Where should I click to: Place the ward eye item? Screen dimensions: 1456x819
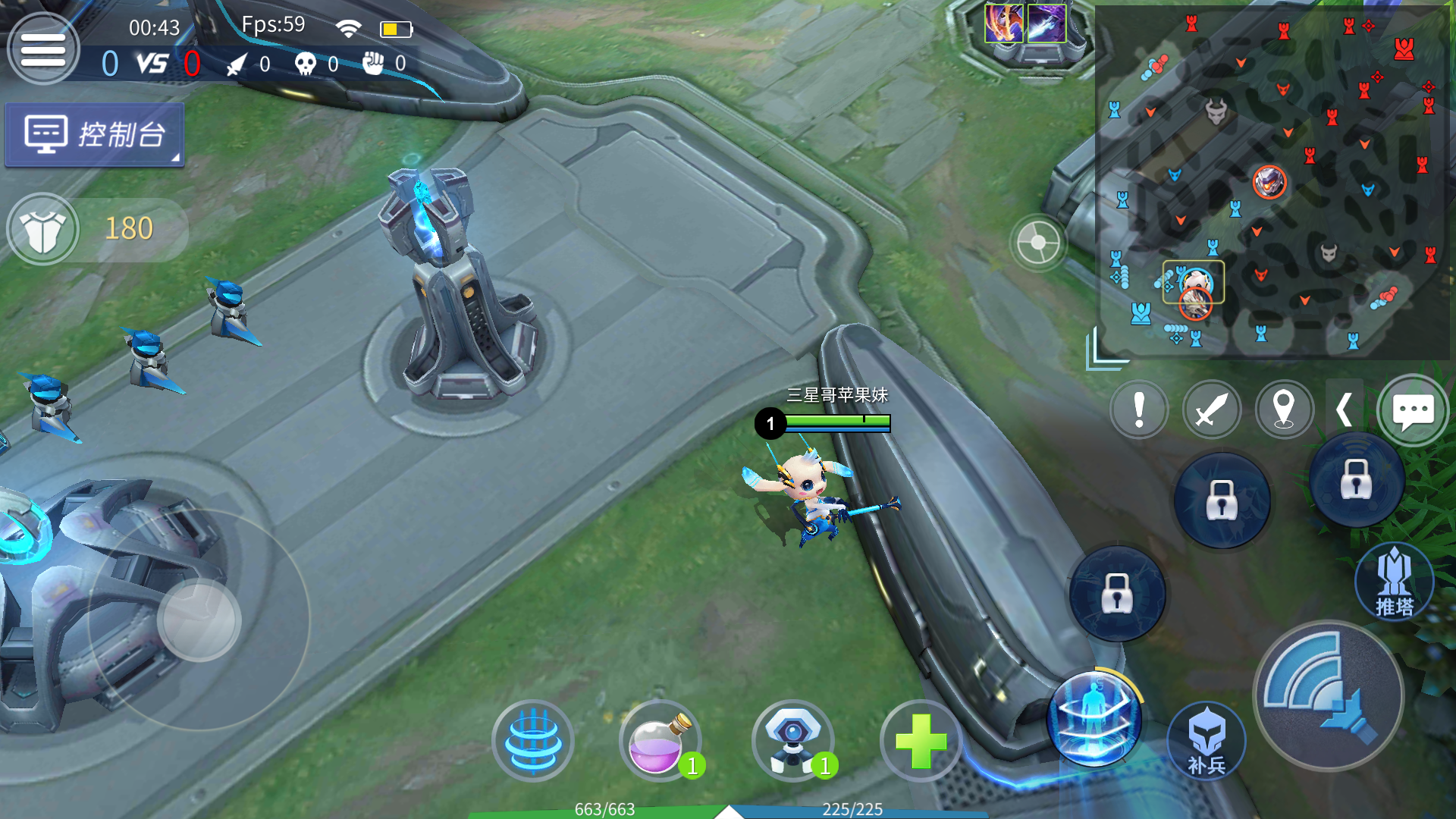point(792,741)
